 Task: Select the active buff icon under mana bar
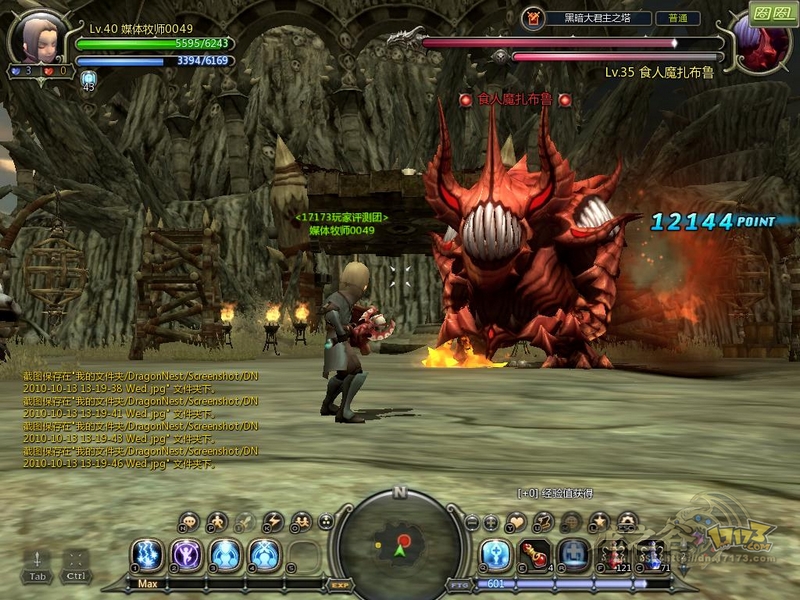(88, 79)
